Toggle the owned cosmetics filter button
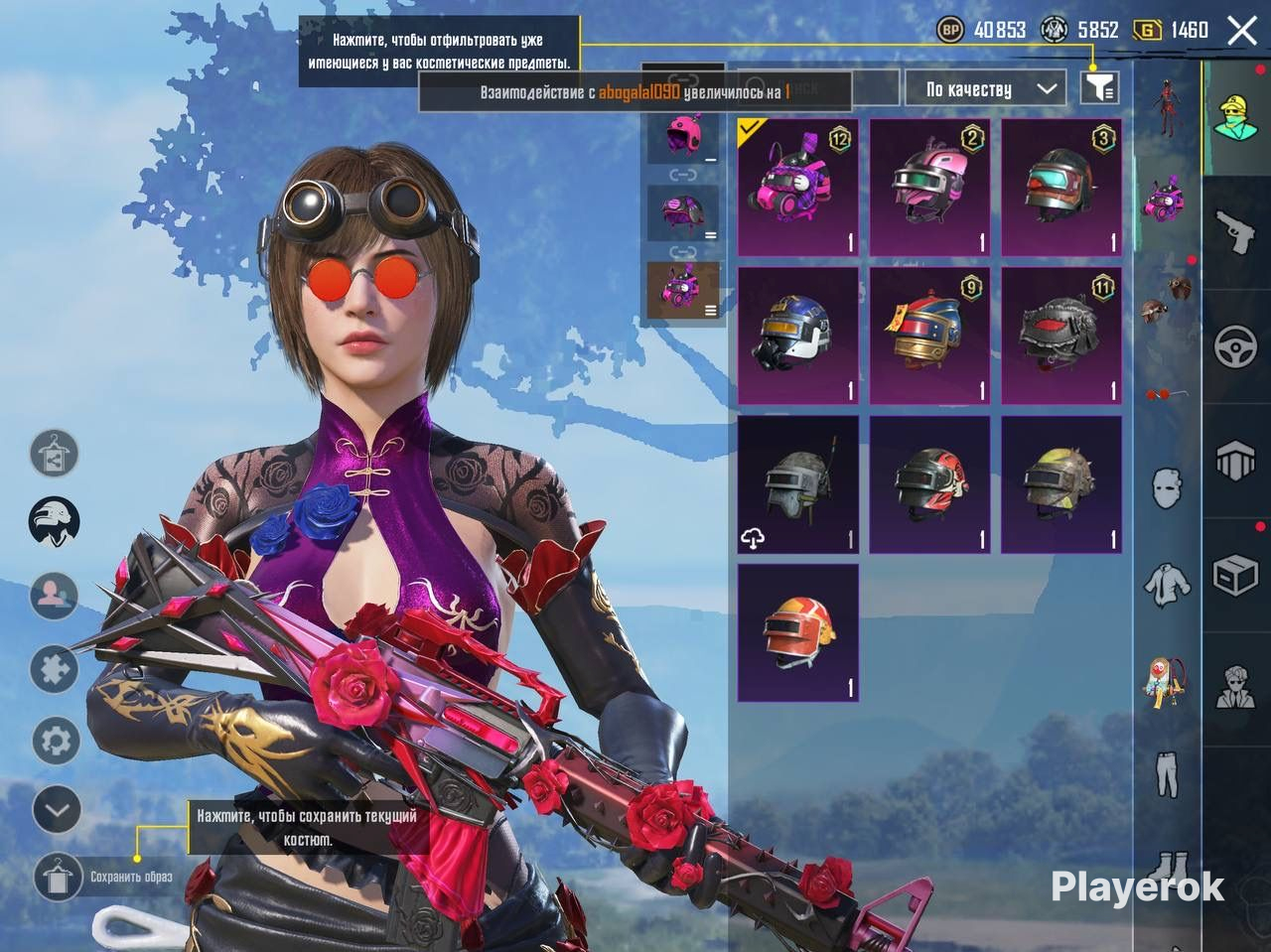The image size is (1271, 952). click(1098, 88)
